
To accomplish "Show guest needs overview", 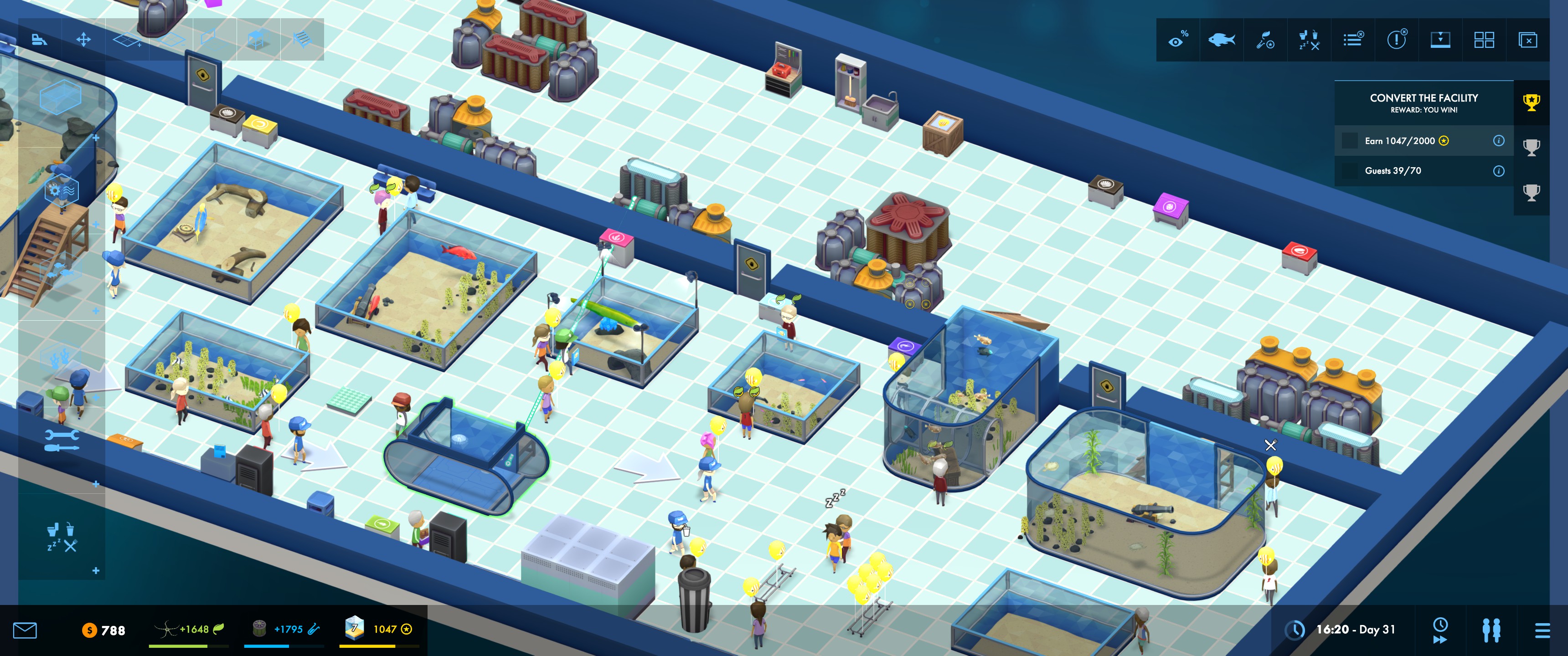I will click(x=1309, y=40).
